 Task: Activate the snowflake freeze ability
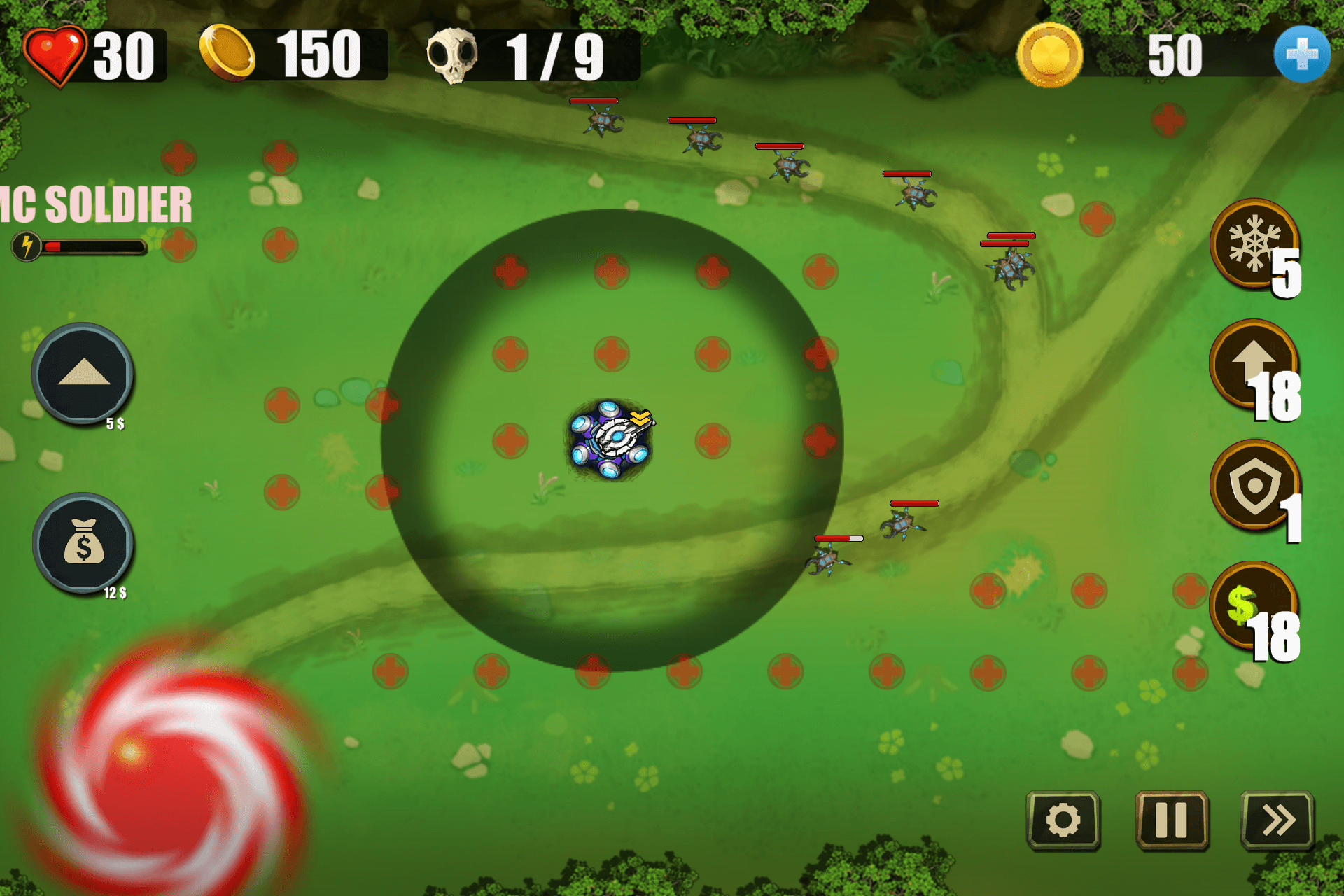point(1254,244)
